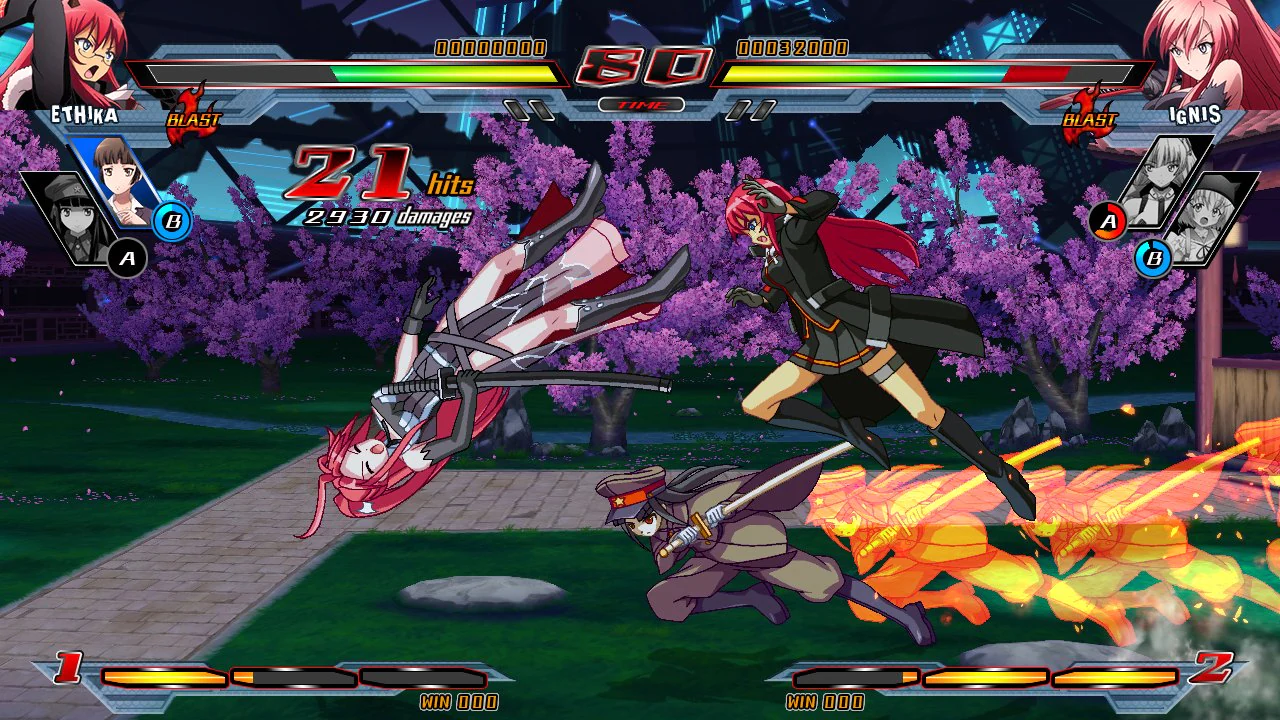1280x720 pixels.
Task: Click the right WIN 000 label
Action: (x=823, y=702)
